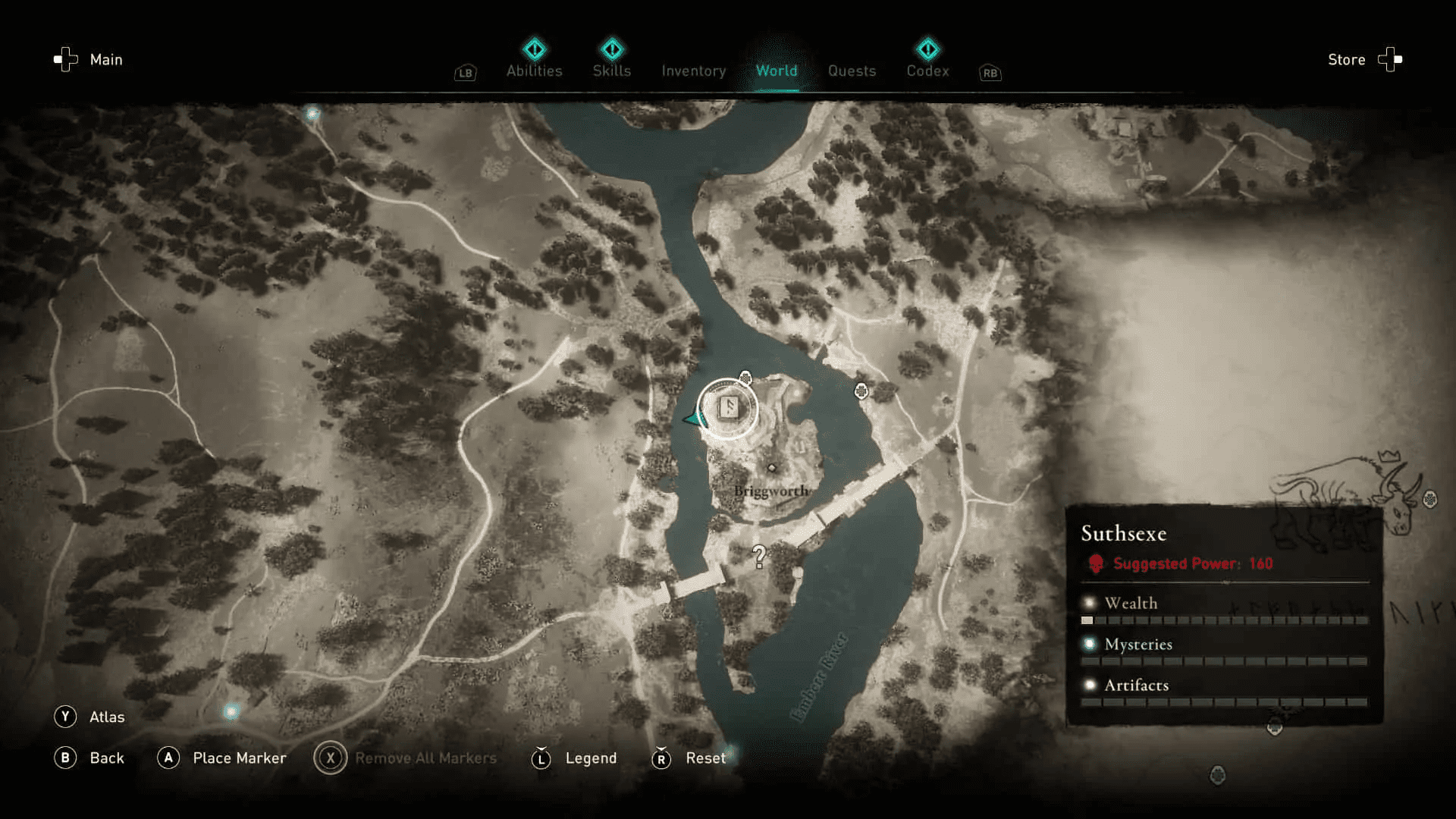Click the circled rune quest marker at Briggworth
The image size is (1456, 819).
click(728, 408)
